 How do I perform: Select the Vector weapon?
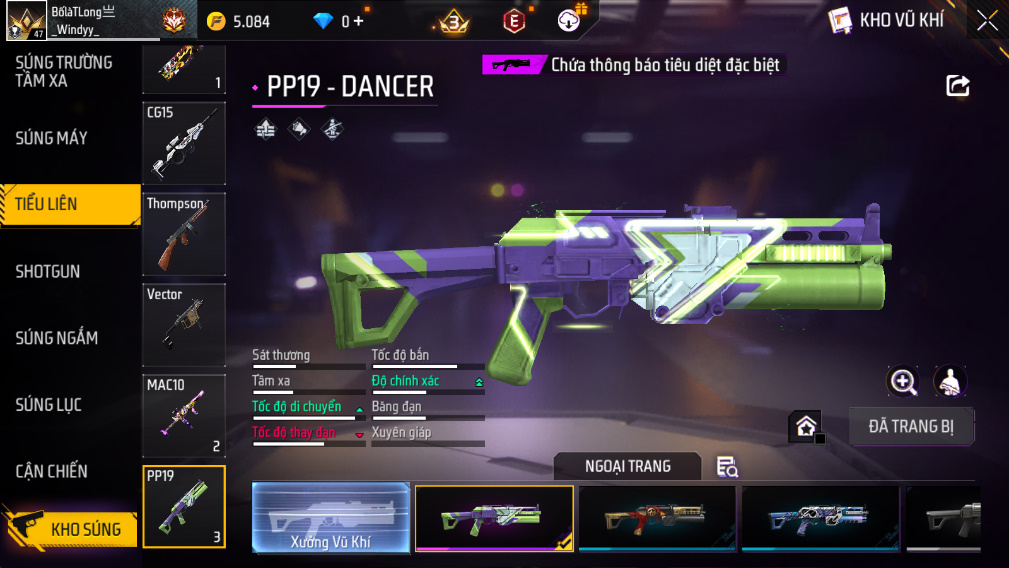point(184,324)
